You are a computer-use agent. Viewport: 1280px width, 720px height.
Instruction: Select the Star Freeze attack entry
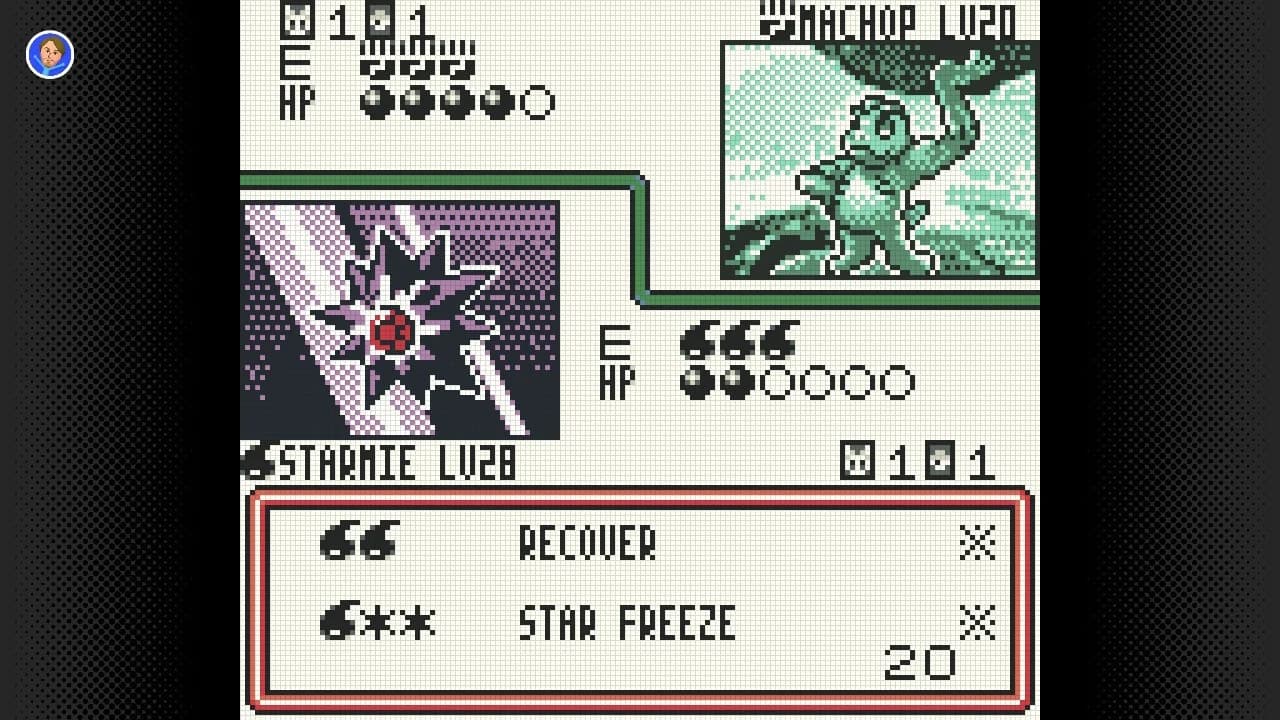(x=627, y=625)
